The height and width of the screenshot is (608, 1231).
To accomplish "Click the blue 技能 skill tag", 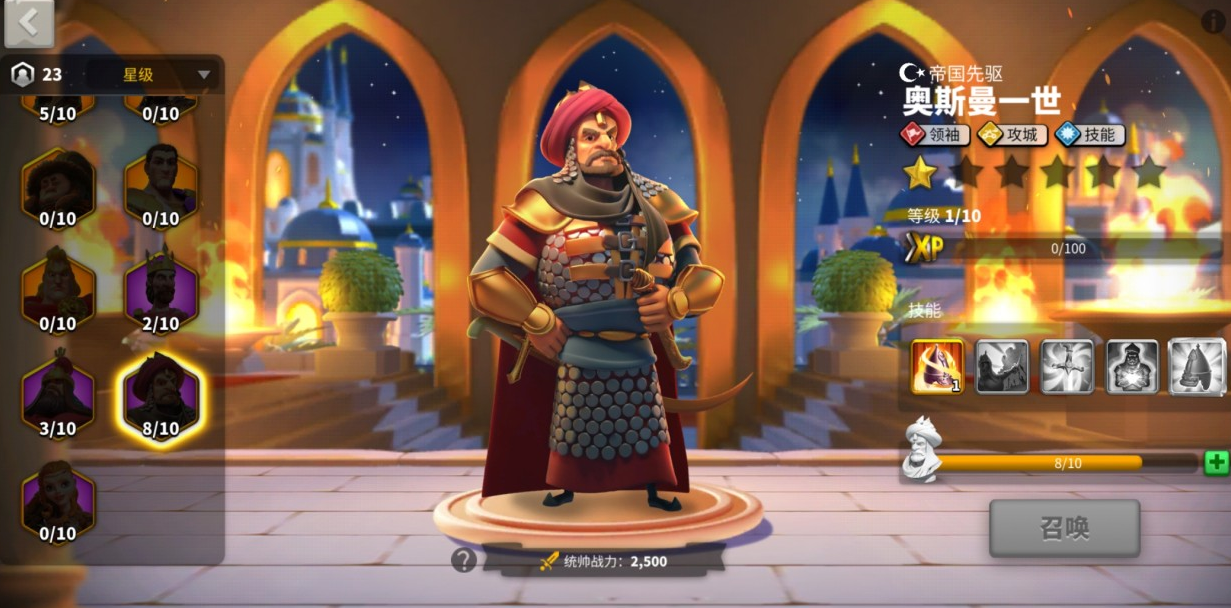I will (1090, 134).
